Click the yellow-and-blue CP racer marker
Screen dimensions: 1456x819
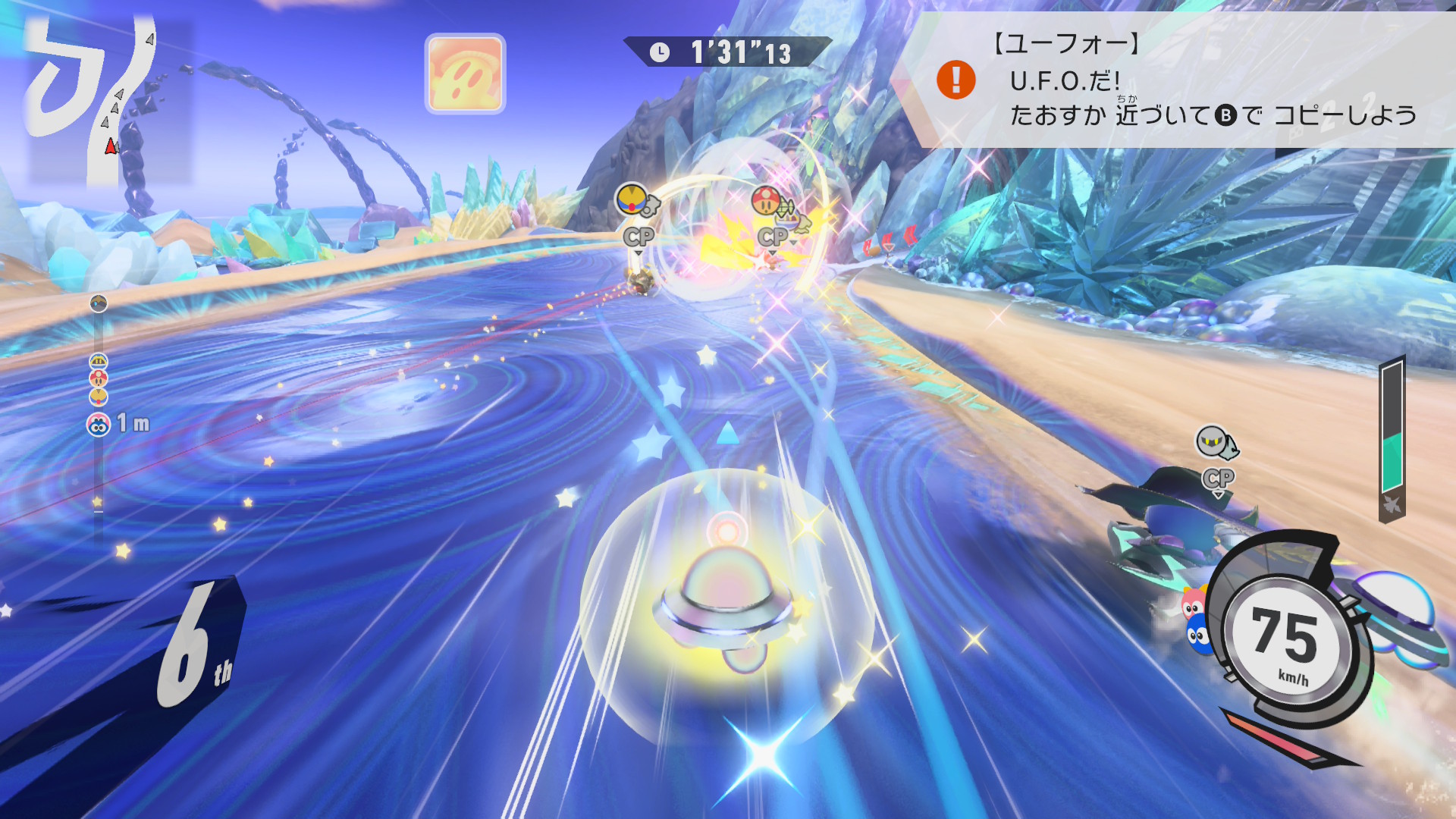pyautogui.click(x=632, y=200)
